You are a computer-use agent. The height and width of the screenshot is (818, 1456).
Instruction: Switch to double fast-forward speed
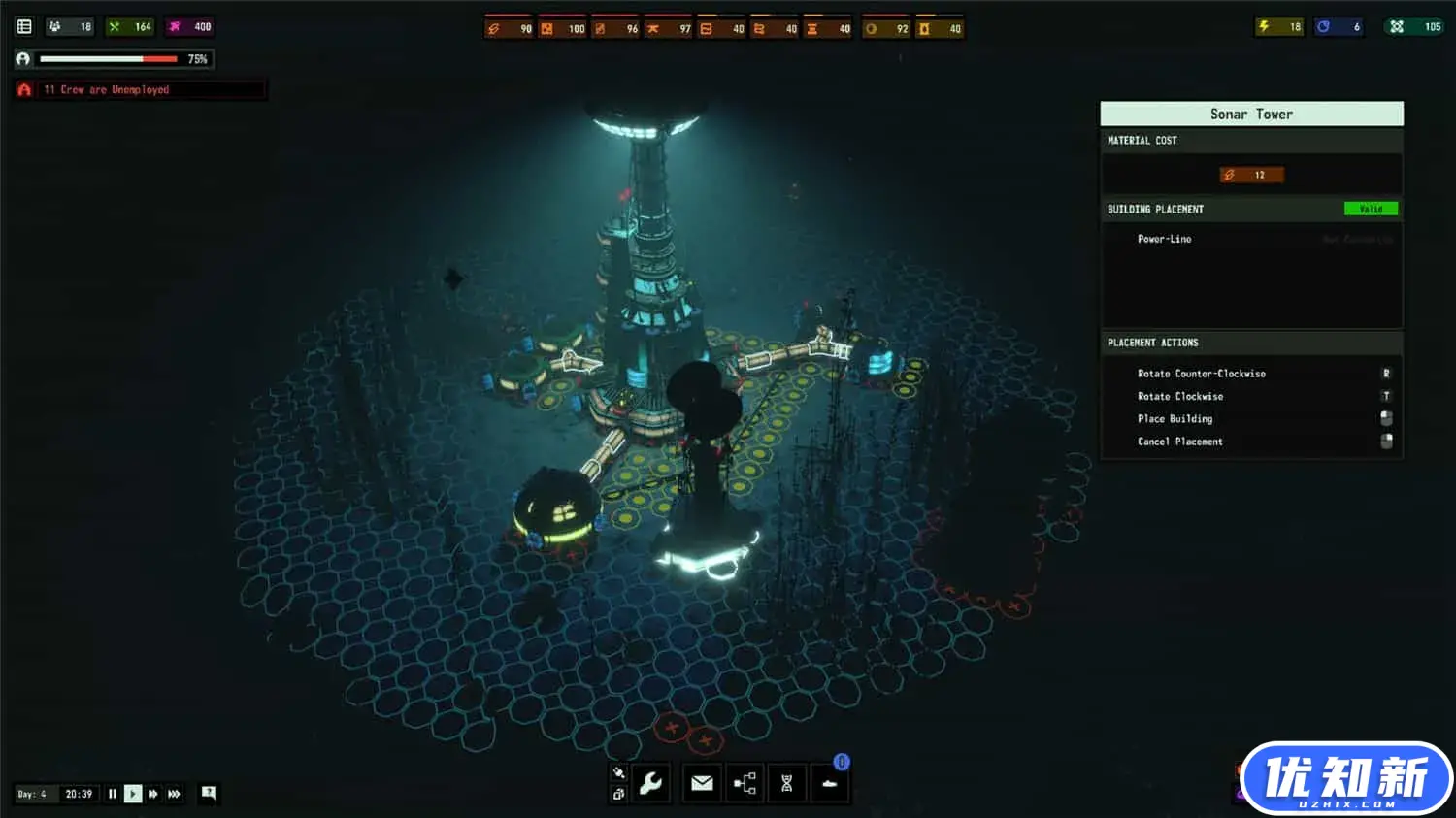153,794
